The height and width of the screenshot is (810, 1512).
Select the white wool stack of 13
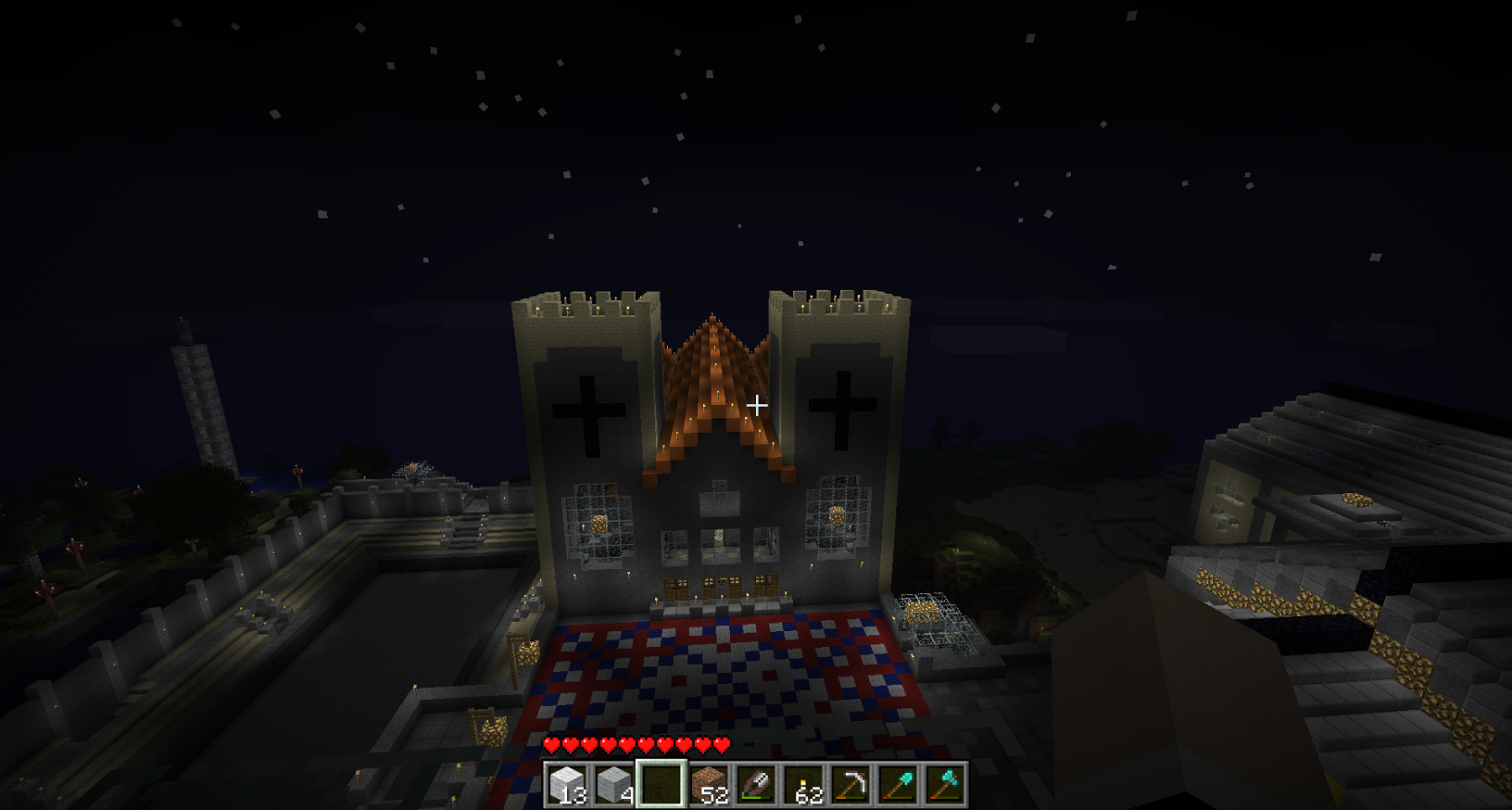point(566,785)
